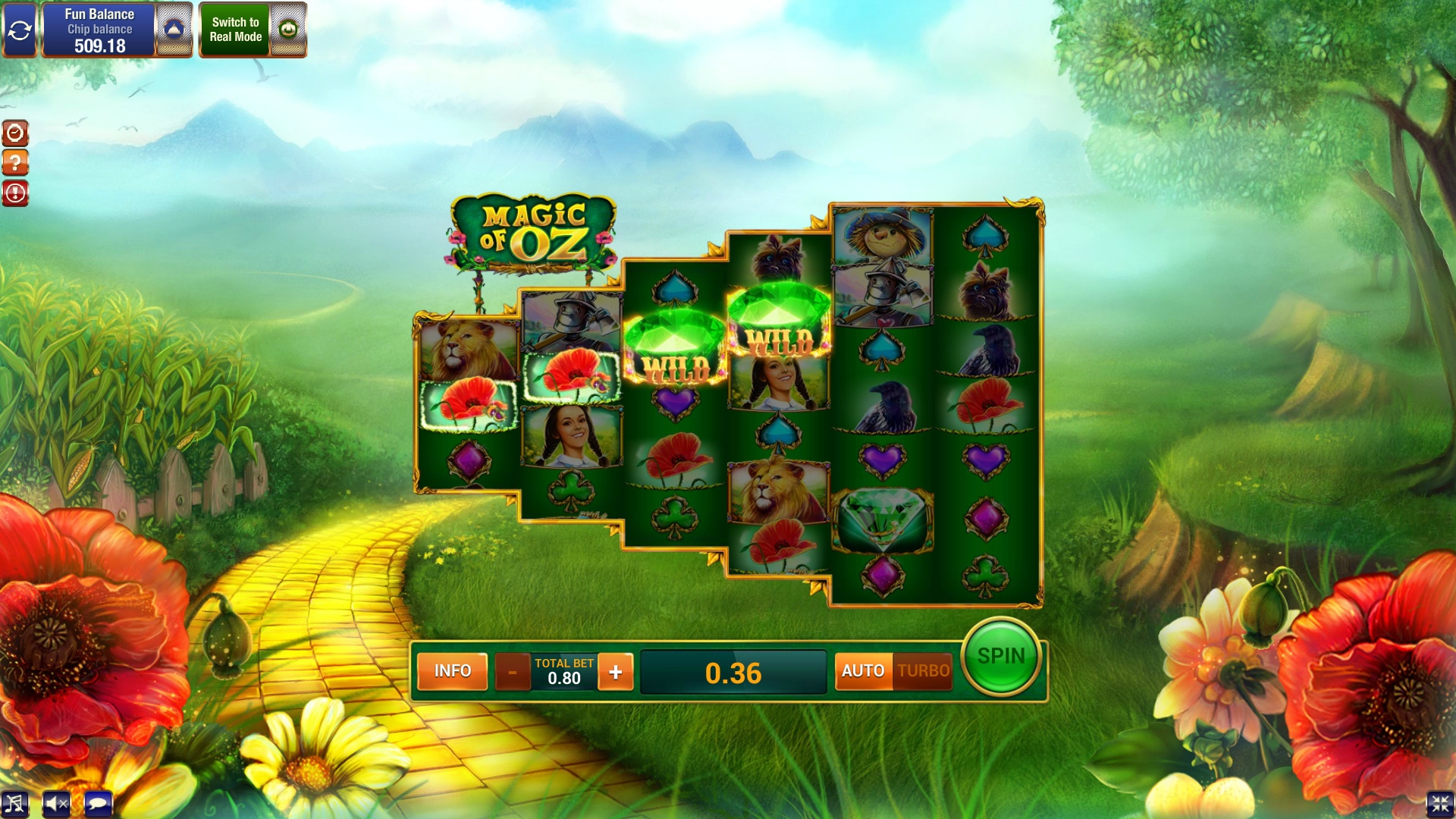Viewport: 1456px width, 819px height.
Task: Open the red exclamation alert icon
Action: [15, 193]
